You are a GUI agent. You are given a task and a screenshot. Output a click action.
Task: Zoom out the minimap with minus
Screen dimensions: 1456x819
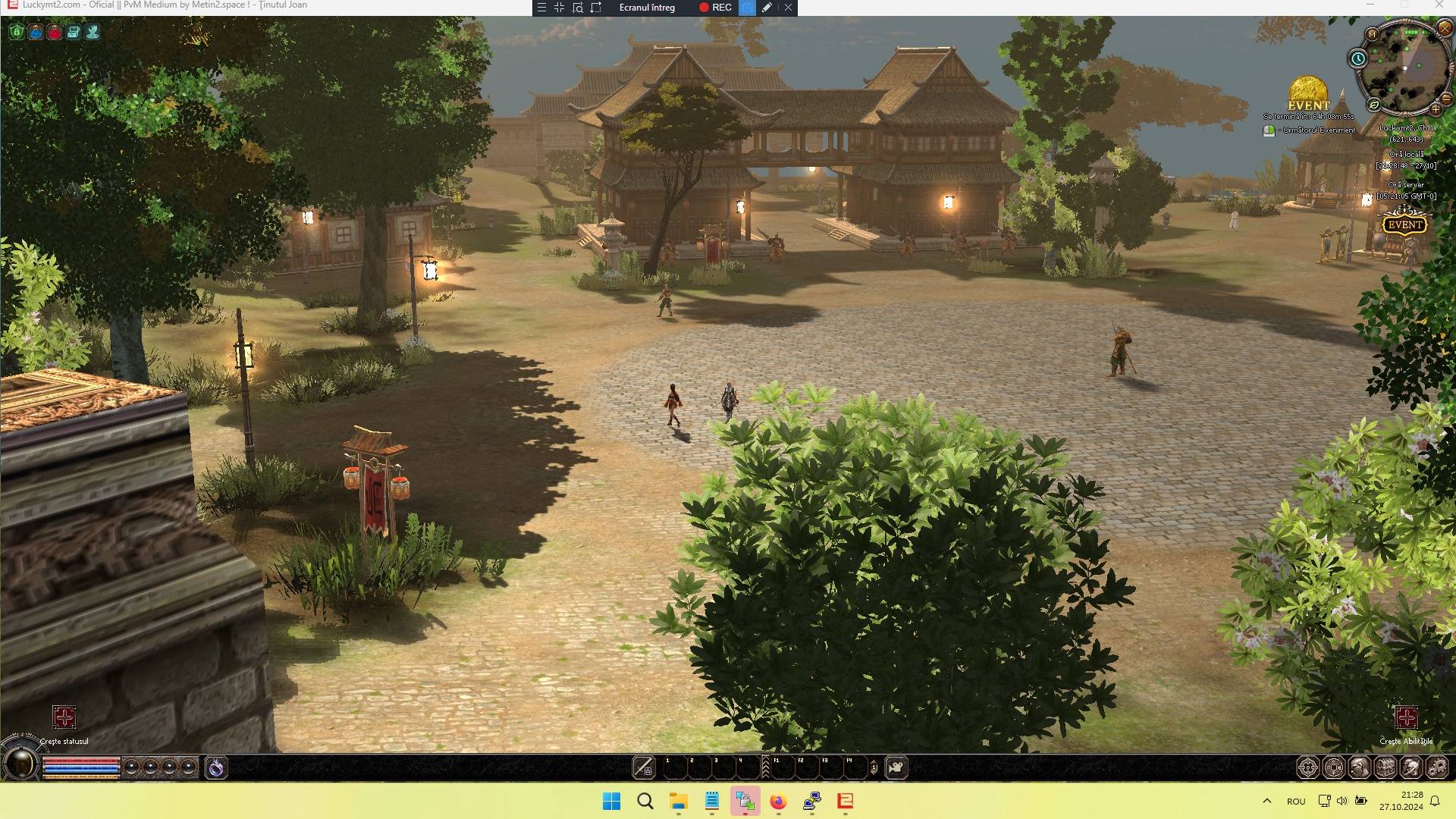[1447, 99]
